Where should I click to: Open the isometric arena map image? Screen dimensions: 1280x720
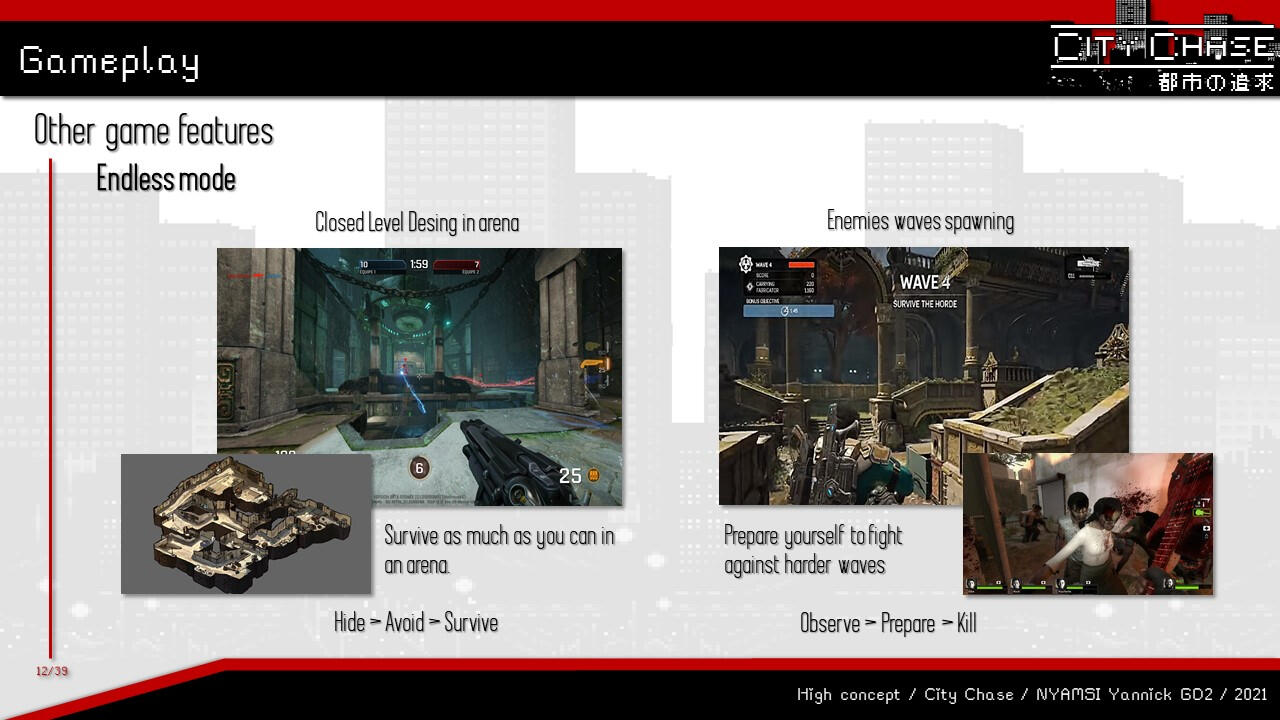coord(246,524)
